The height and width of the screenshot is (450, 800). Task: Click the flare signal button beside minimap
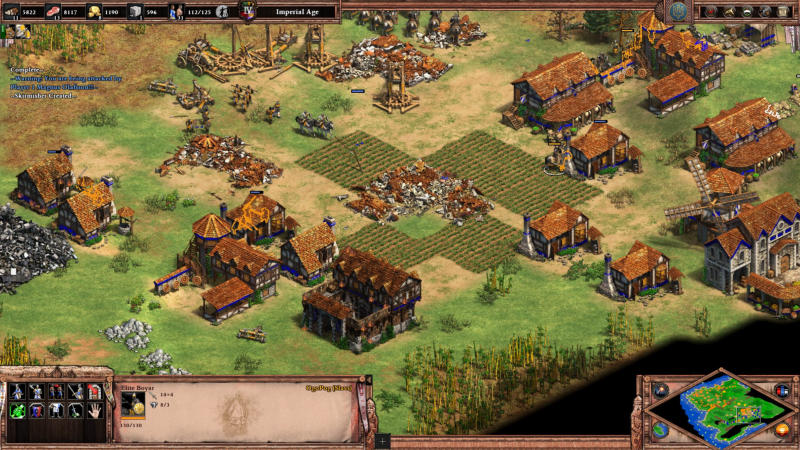[660, 390]
